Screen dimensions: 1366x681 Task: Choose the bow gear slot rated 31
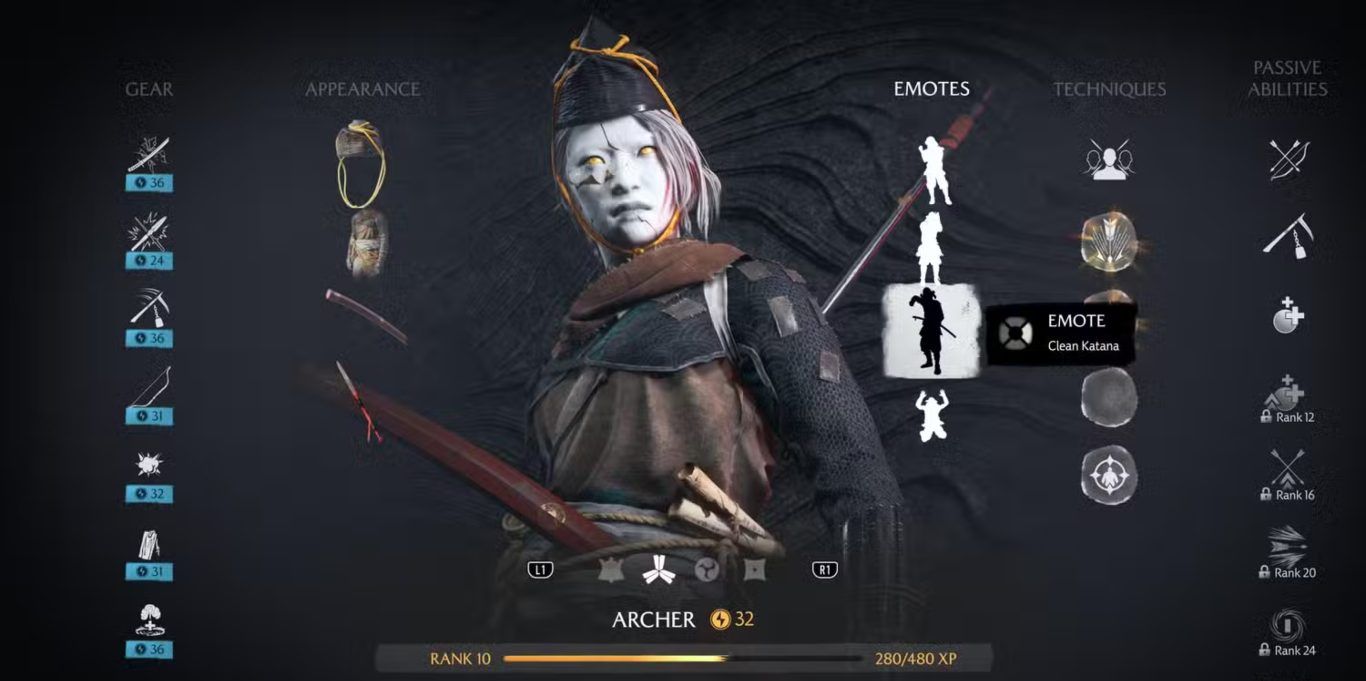149,388
